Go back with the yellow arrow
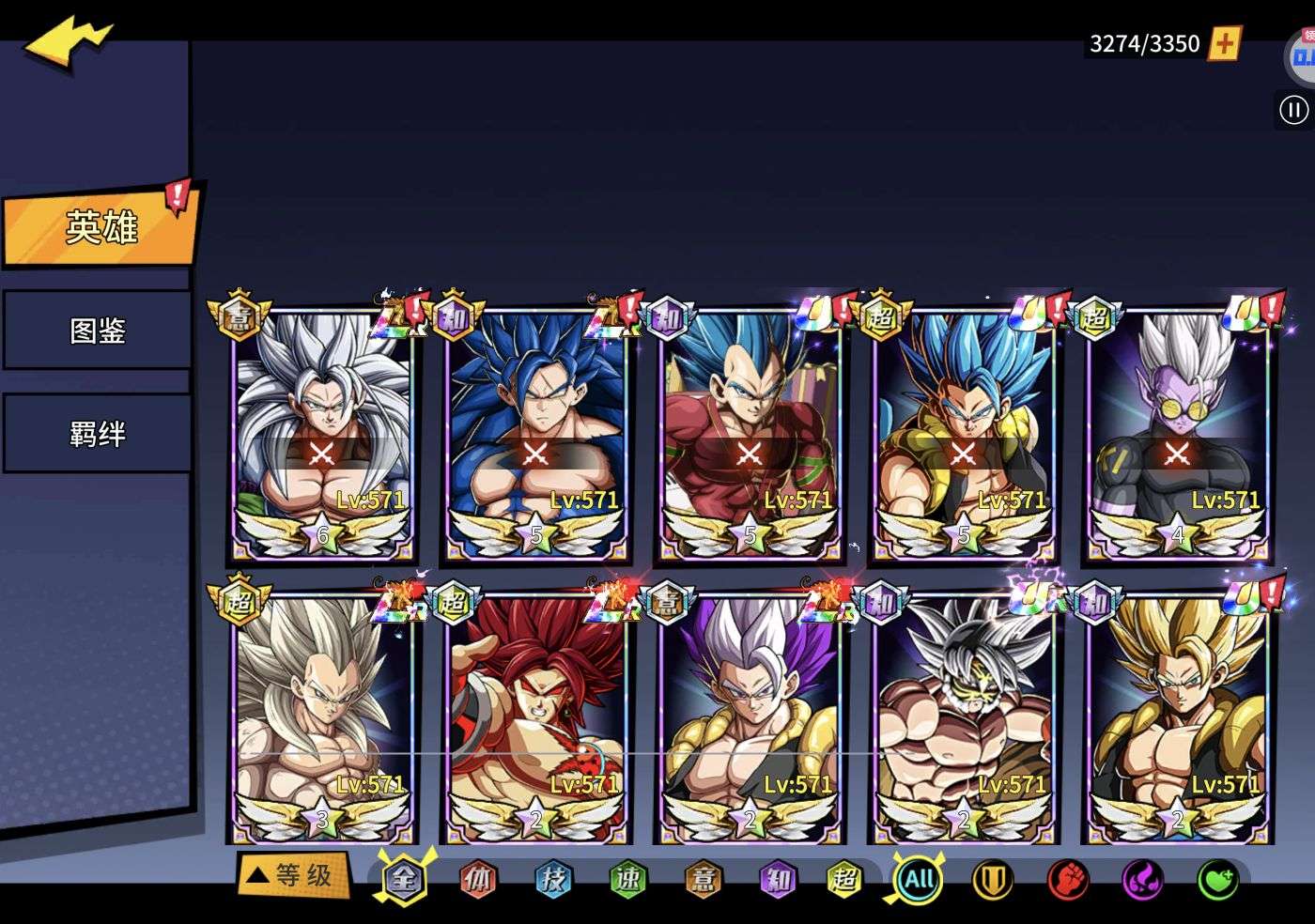 [x=68, y=44]
